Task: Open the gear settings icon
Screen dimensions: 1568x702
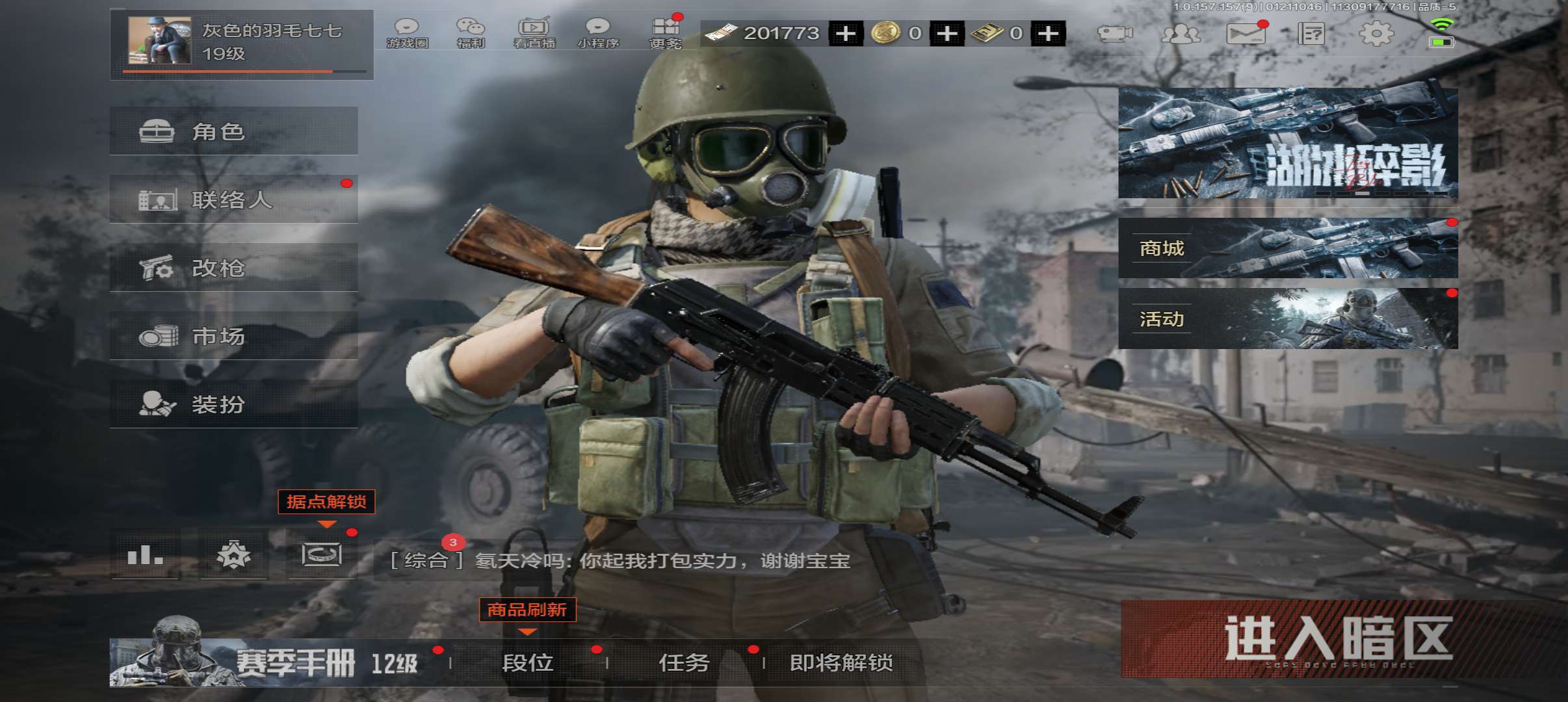Action: (x=1376, y=33)
